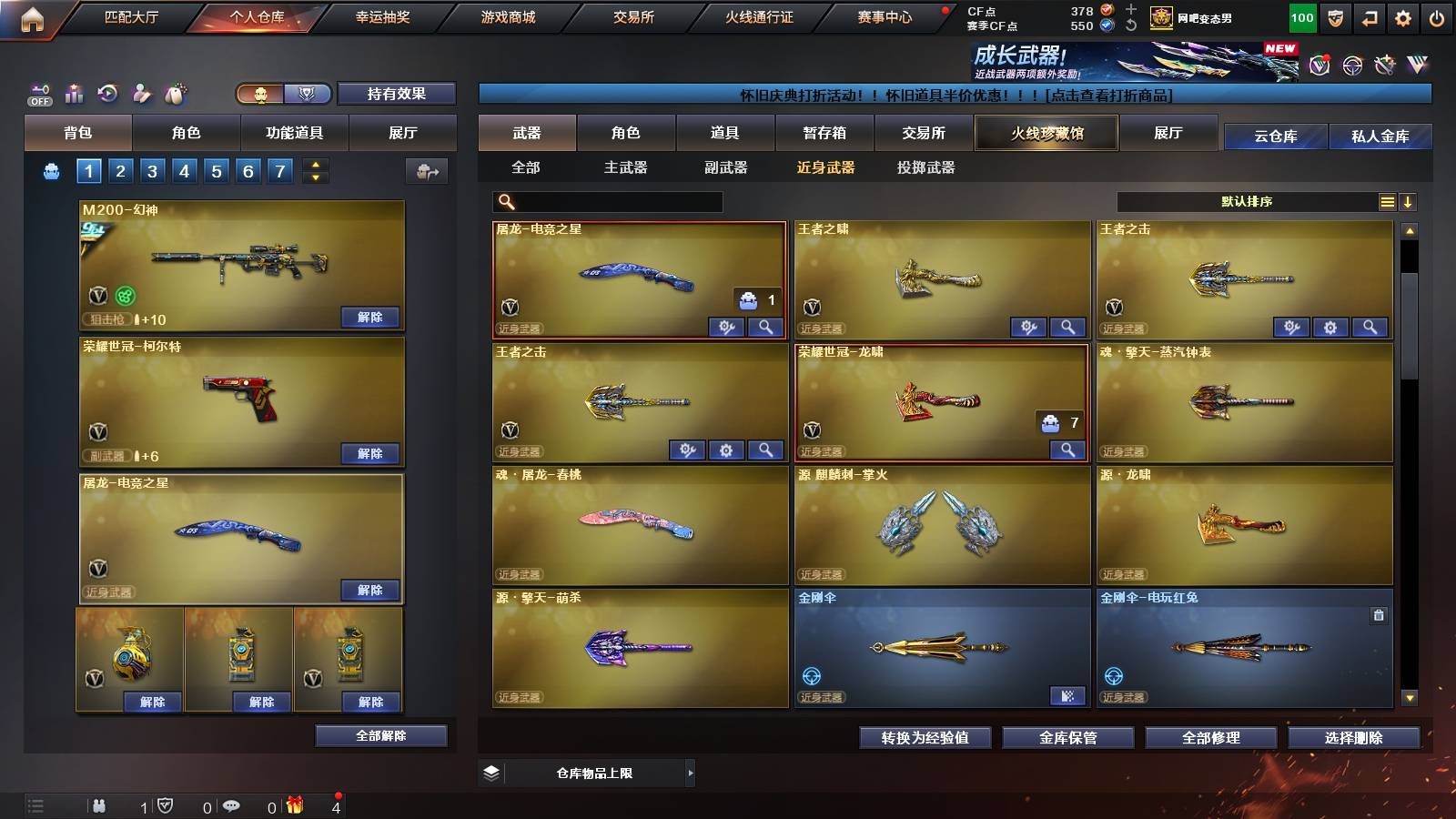Click the friends icon in bottom status bar
The height and width of the screenshot is (819, 1456).
(x=100, y=805)
